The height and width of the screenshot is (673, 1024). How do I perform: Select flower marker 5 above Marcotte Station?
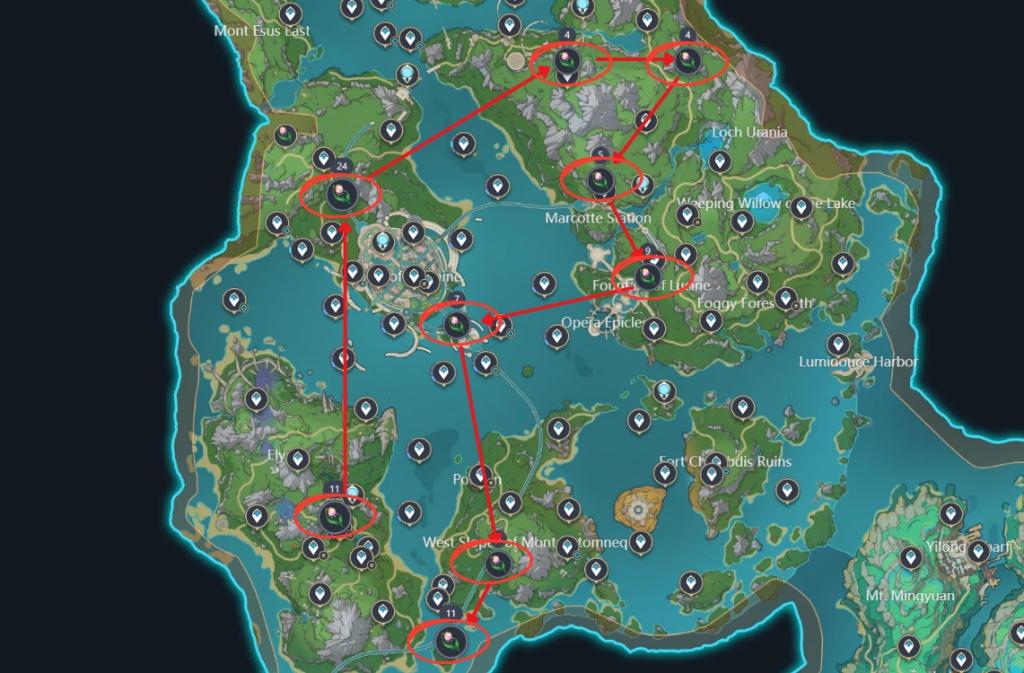click(x=600, y=180)
